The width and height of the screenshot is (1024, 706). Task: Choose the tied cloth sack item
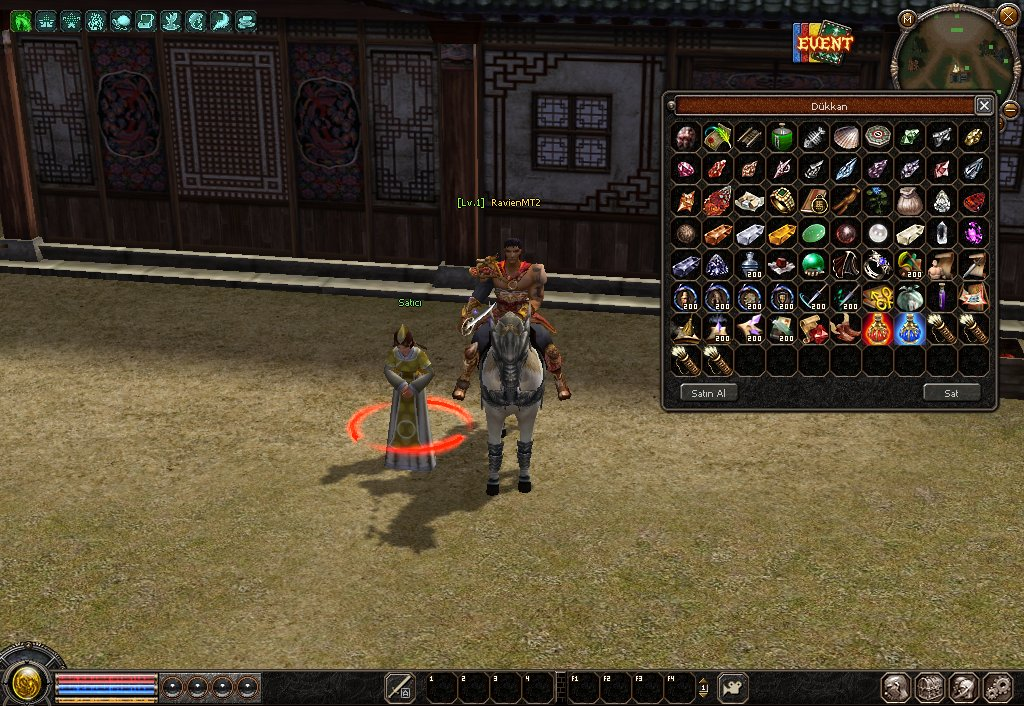coord(910,201)
